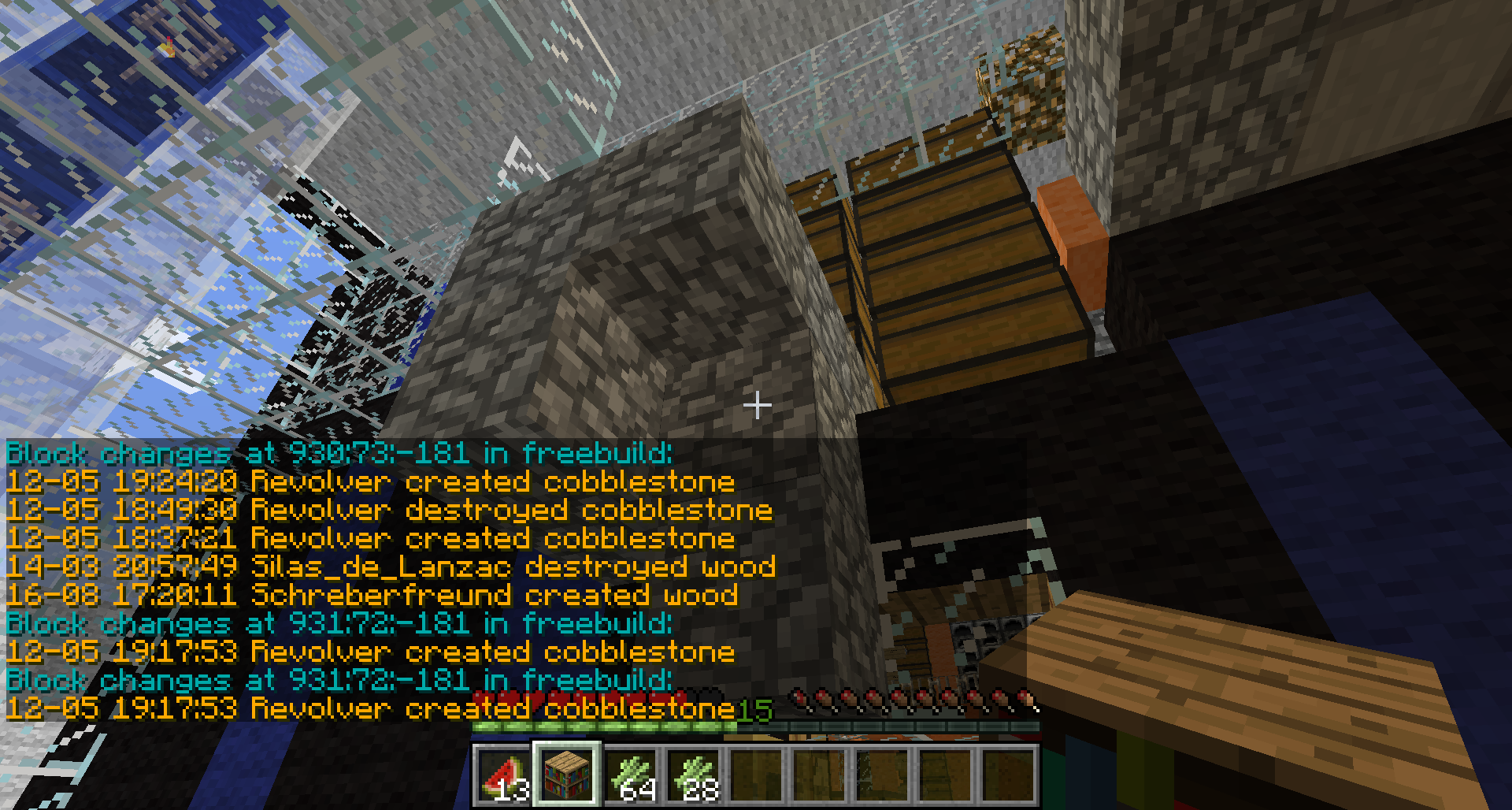Select the sugar cane stack of 64
The image size is (1512, 810).
[x=630, y=775]
